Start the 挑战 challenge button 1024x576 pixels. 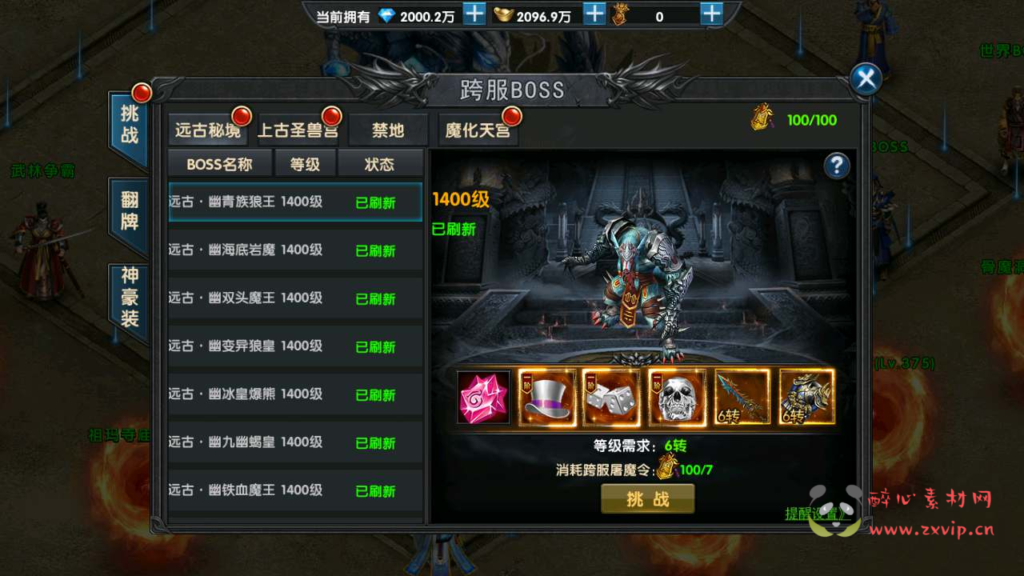[x=647, y=499]
